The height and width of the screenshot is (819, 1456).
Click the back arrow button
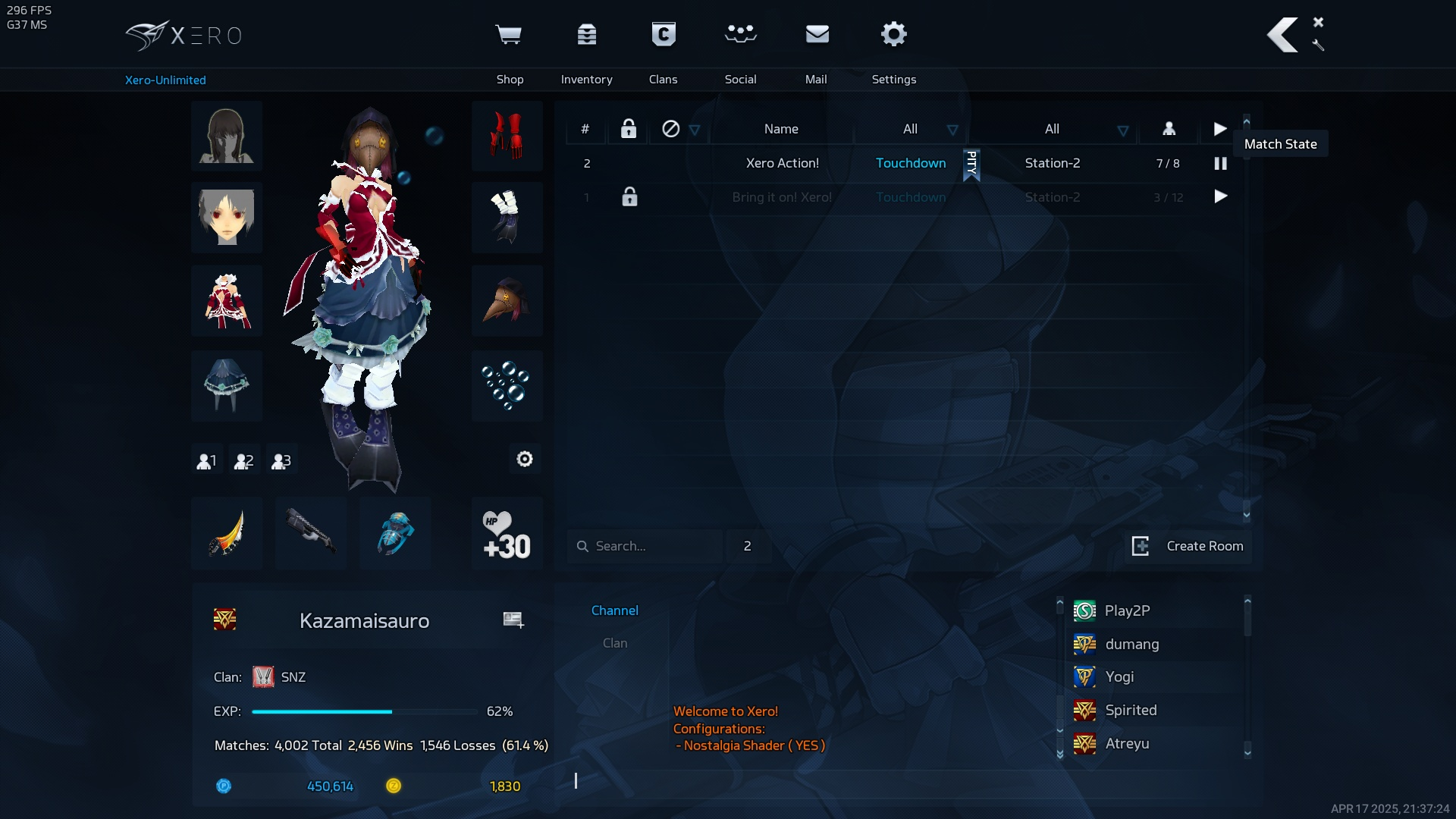(1282, 35)
